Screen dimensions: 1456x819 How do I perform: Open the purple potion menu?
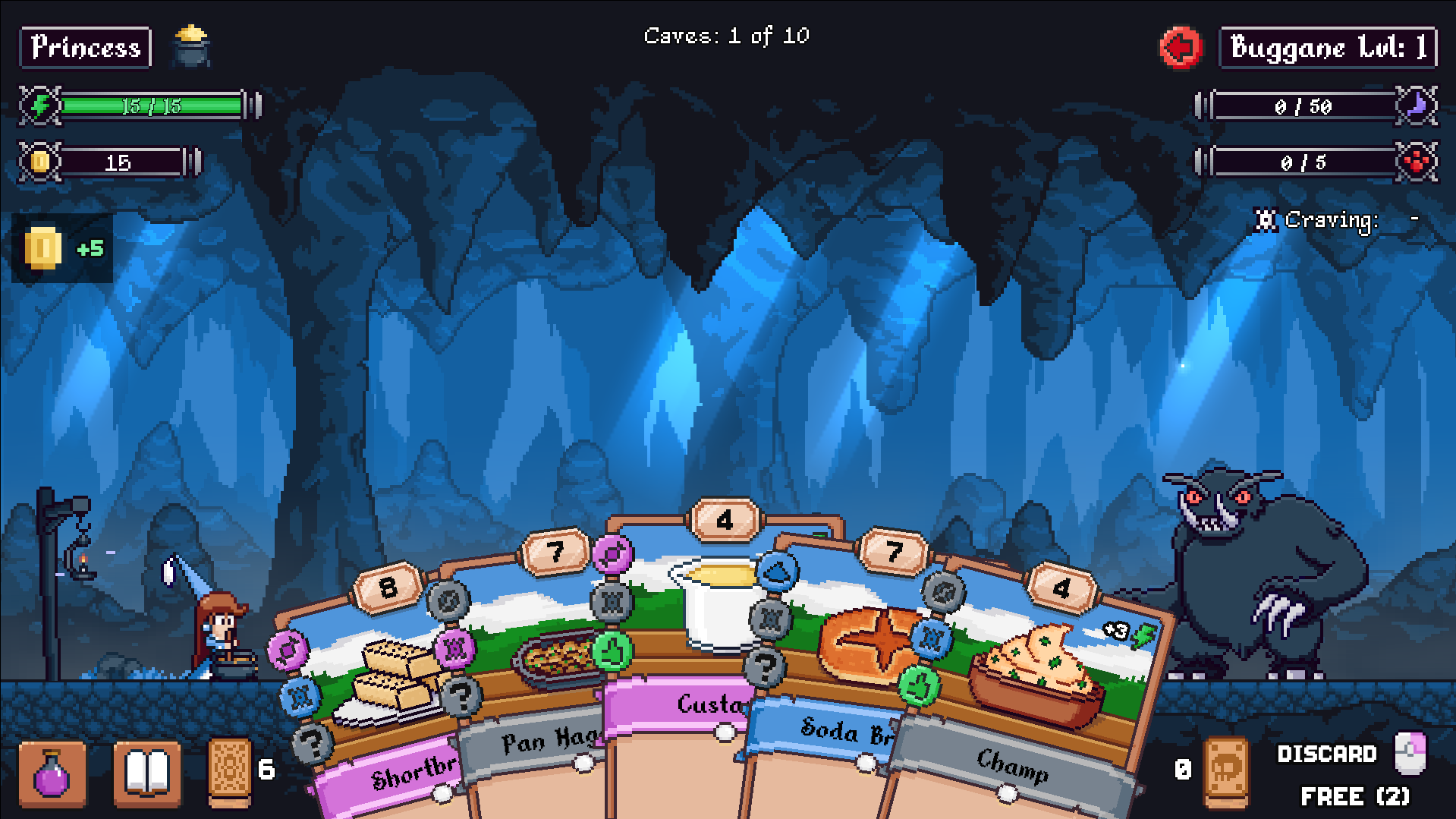(52, 774)
